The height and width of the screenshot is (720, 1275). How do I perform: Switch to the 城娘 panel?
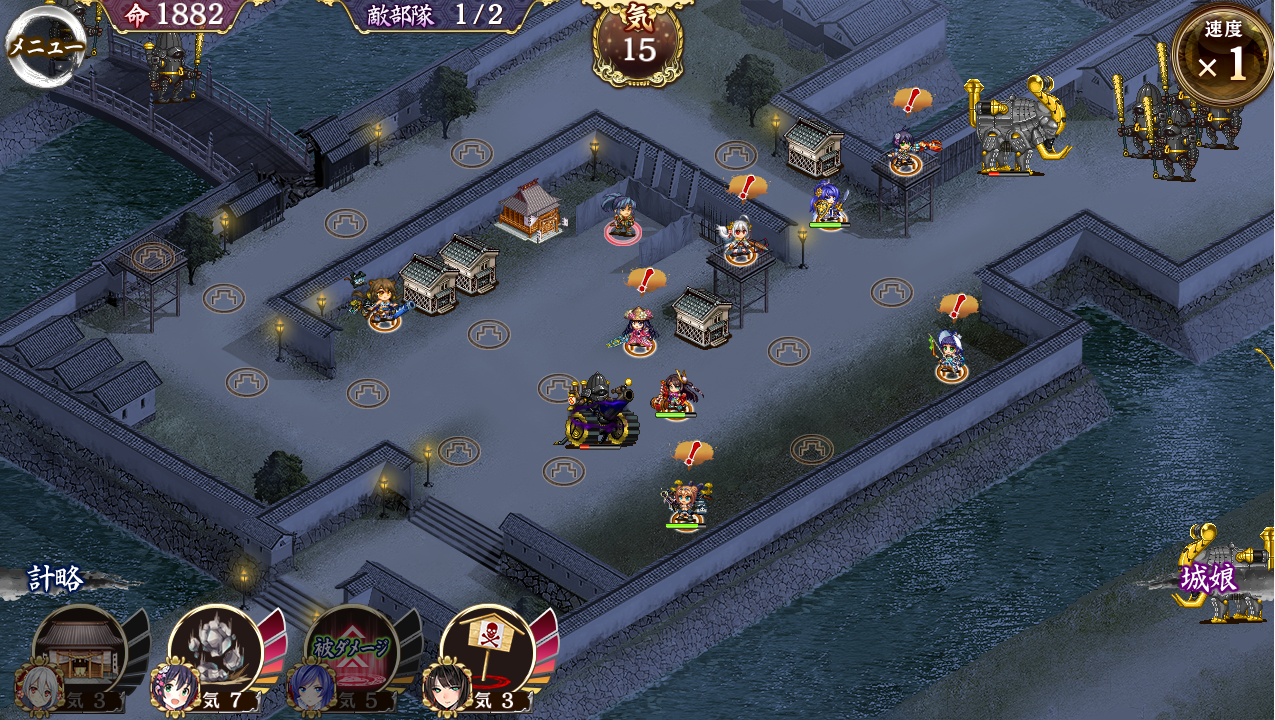[1209, 579]
